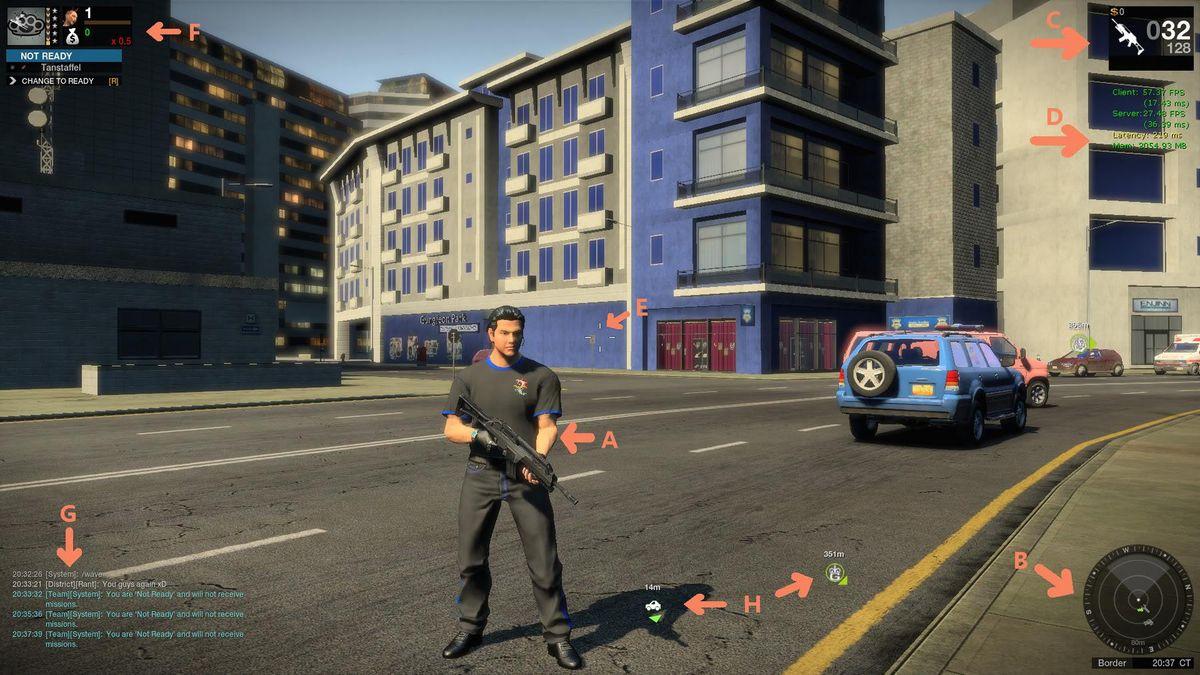The image size is (1200, 675).
Task: Open the circular radar minimap
Action: click(x=1138, y=600)
